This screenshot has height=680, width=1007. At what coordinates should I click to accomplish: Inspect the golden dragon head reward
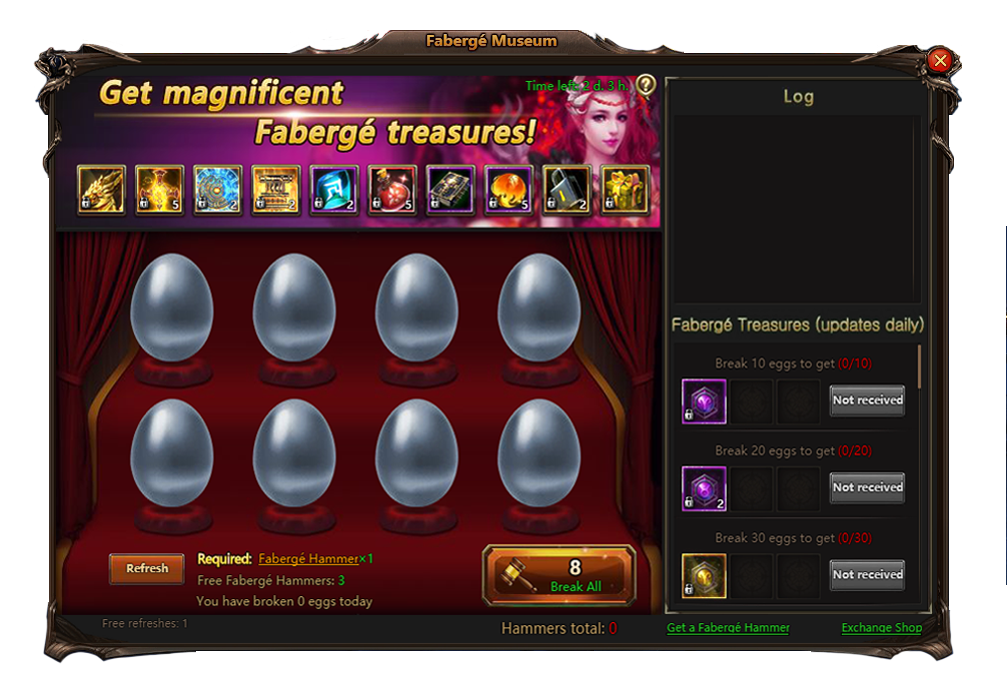[x=102, y=189]
